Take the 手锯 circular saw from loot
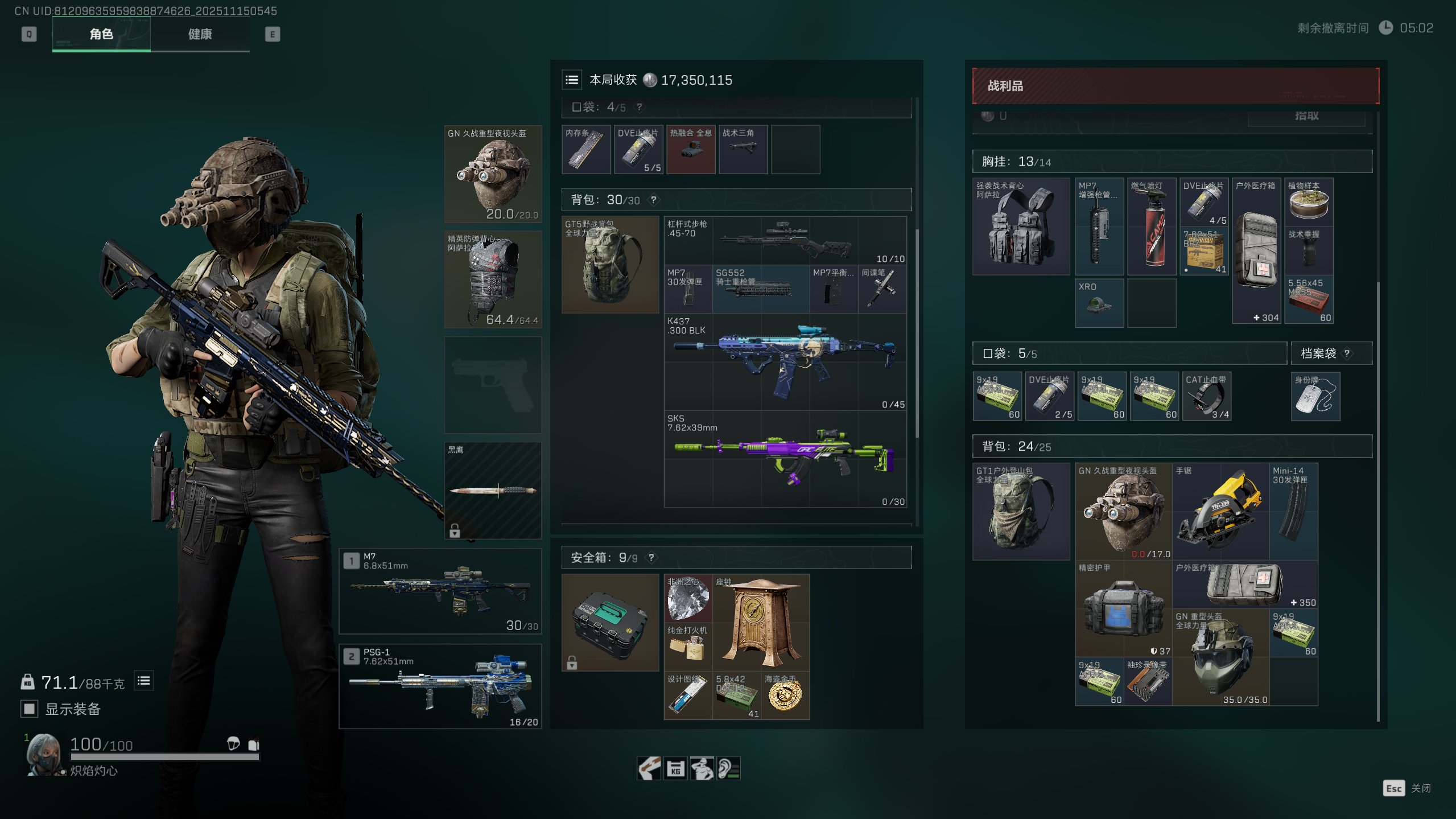Screen dimensions: 1456x819 tap(1220, 511)
